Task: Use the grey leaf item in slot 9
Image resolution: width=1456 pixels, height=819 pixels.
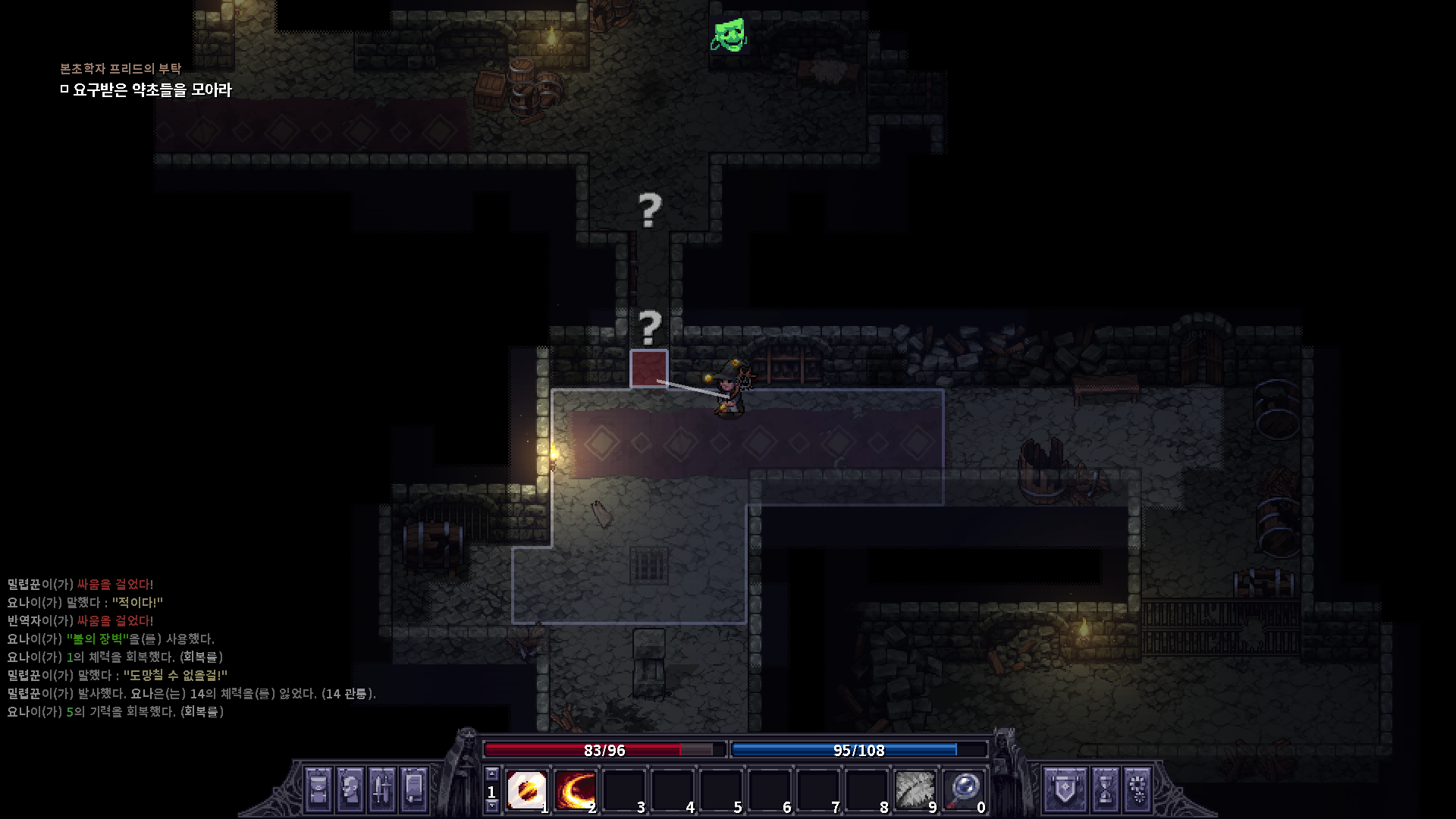Action: (x=915, y=790)
